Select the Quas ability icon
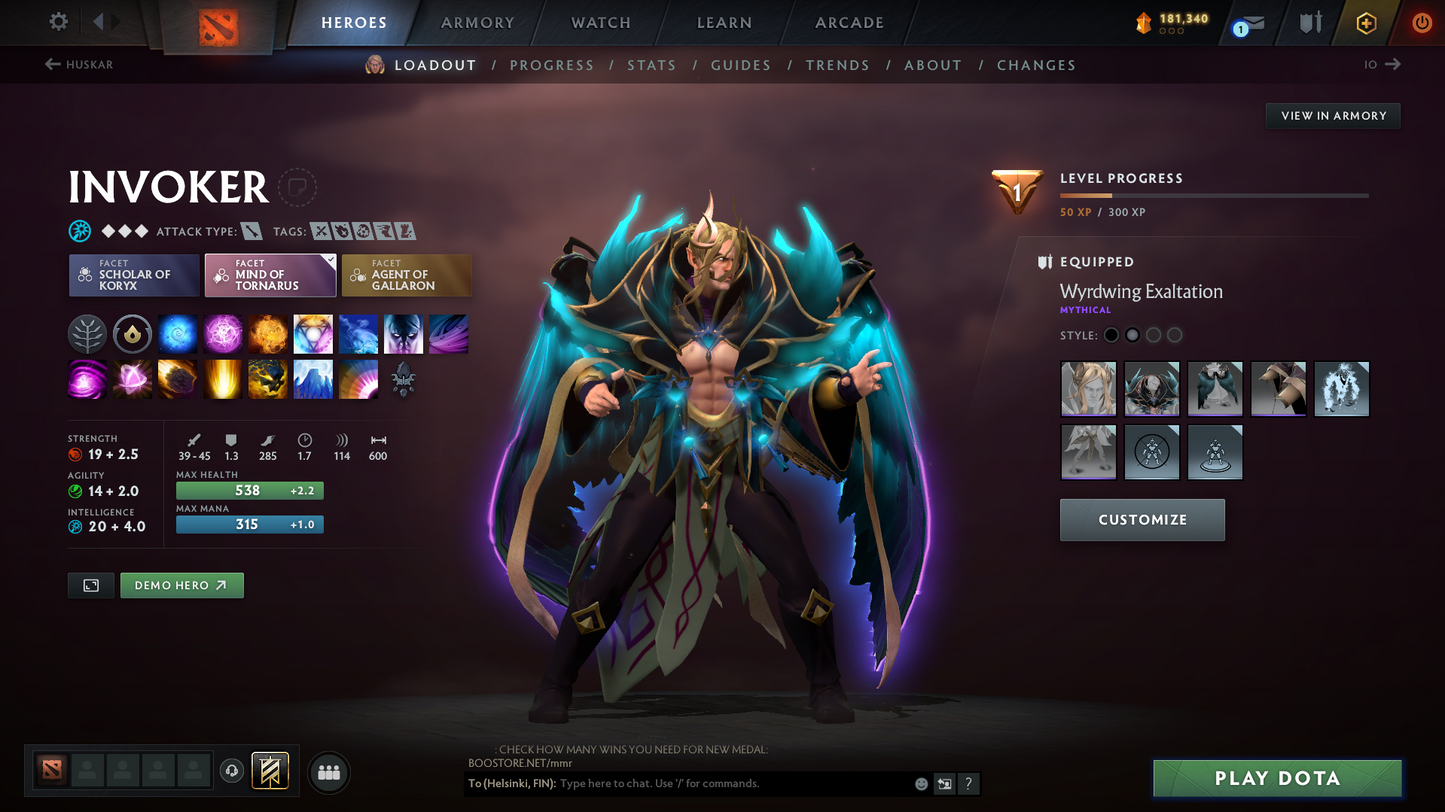1445x812 pixels. tap(177, 333)
